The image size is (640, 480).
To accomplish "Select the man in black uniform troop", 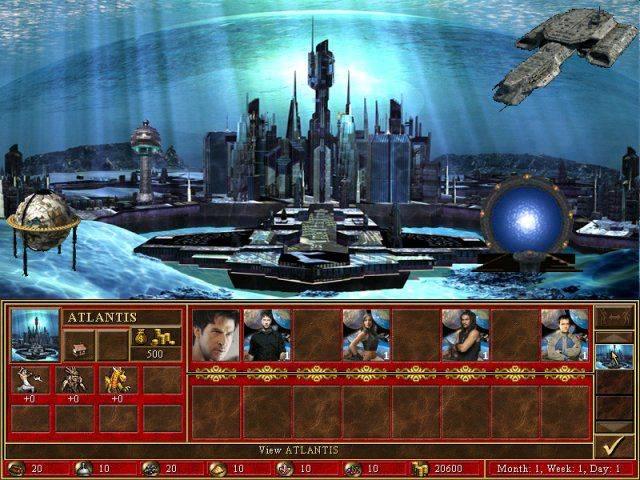I will [x=267, y=334].
